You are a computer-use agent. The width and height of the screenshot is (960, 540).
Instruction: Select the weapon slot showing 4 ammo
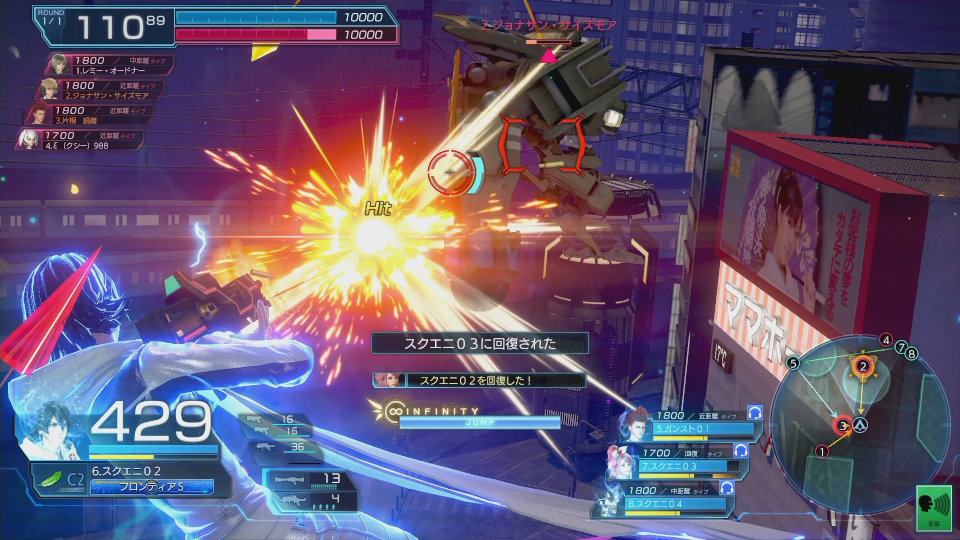[x=310, y=498]
